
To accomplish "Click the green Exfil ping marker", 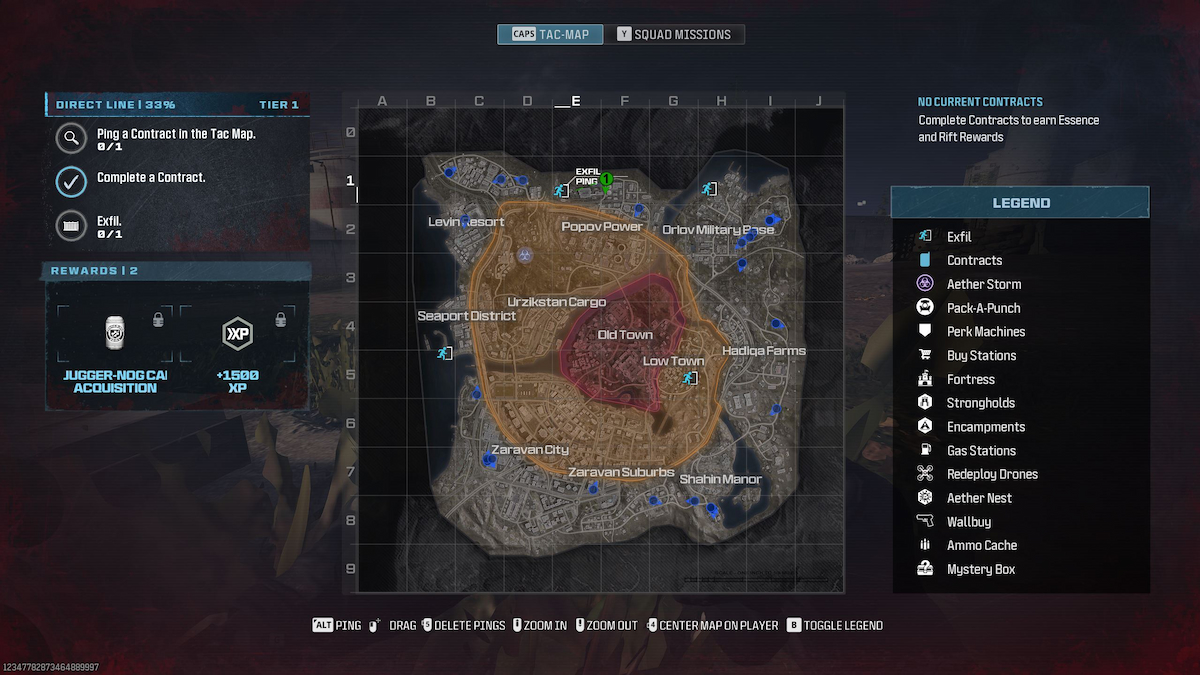I will [606, 180].
